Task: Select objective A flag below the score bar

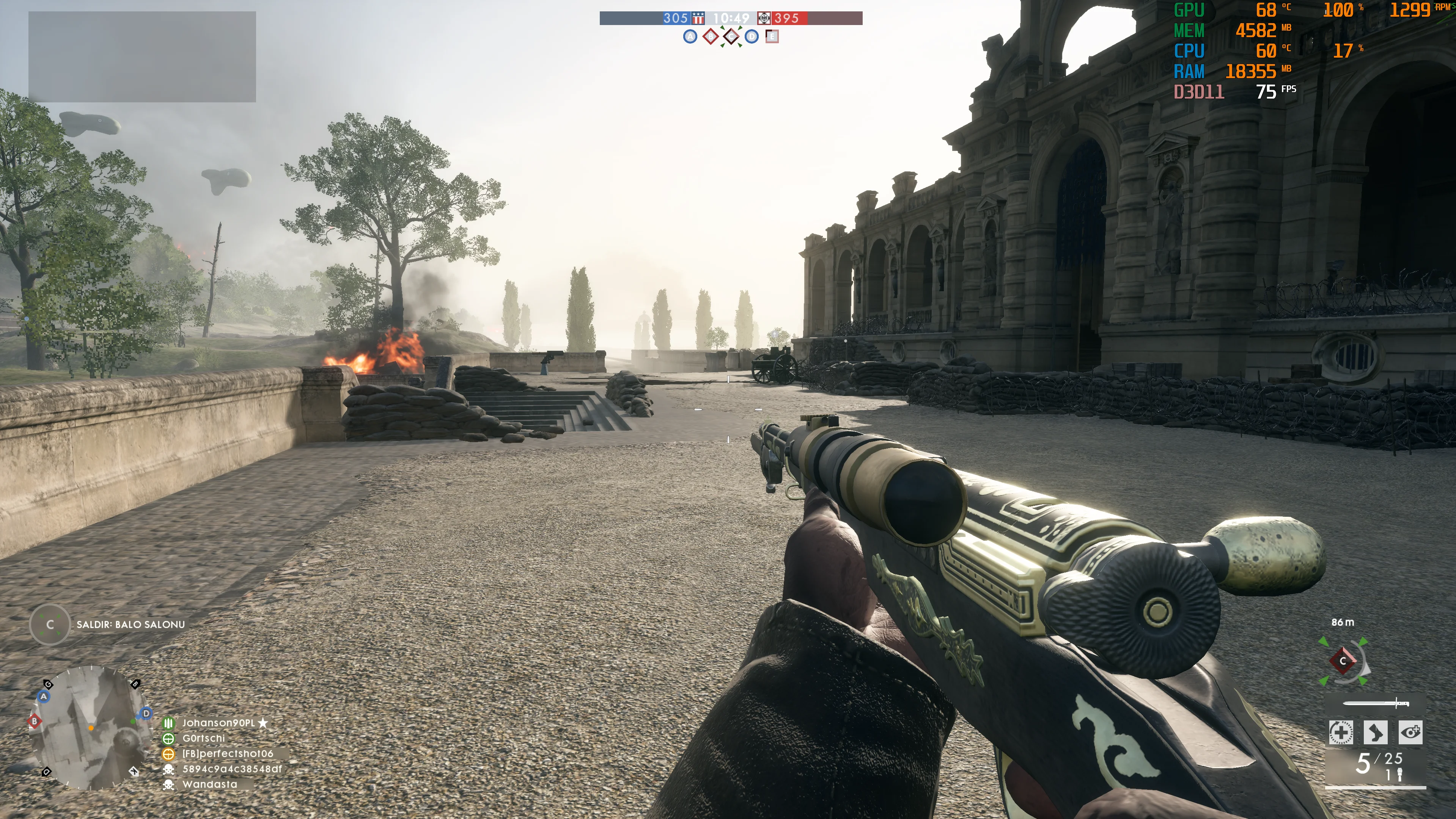Action: click(690, 37)
